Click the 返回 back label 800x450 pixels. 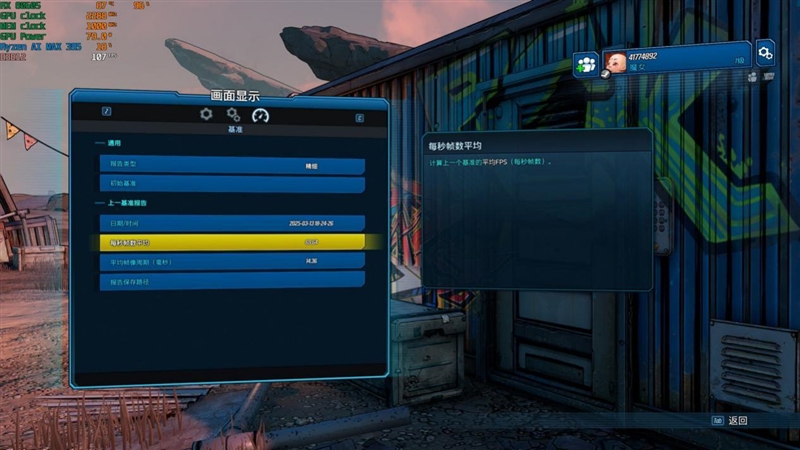point(737,421)
